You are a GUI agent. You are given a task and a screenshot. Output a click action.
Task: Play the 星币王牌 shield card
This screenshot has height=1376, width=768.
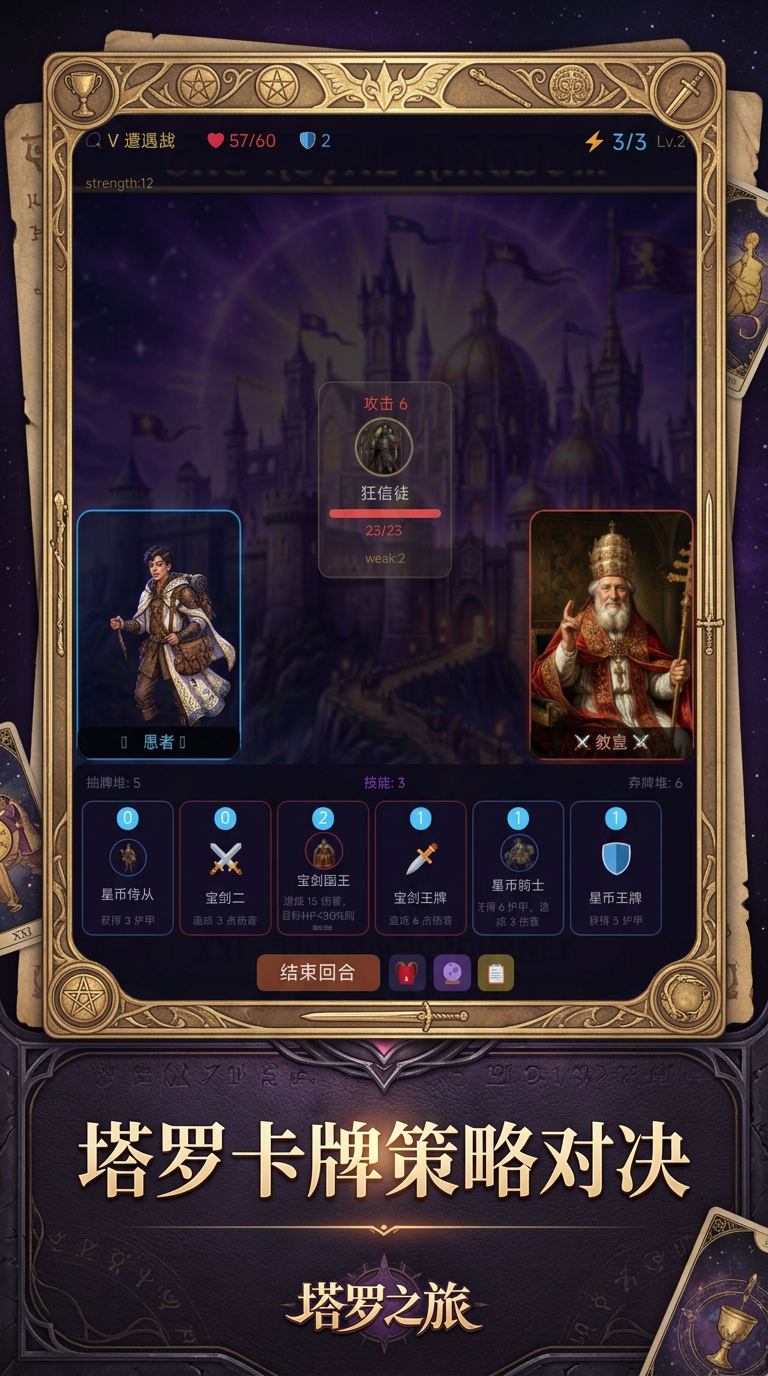point(615,868)
